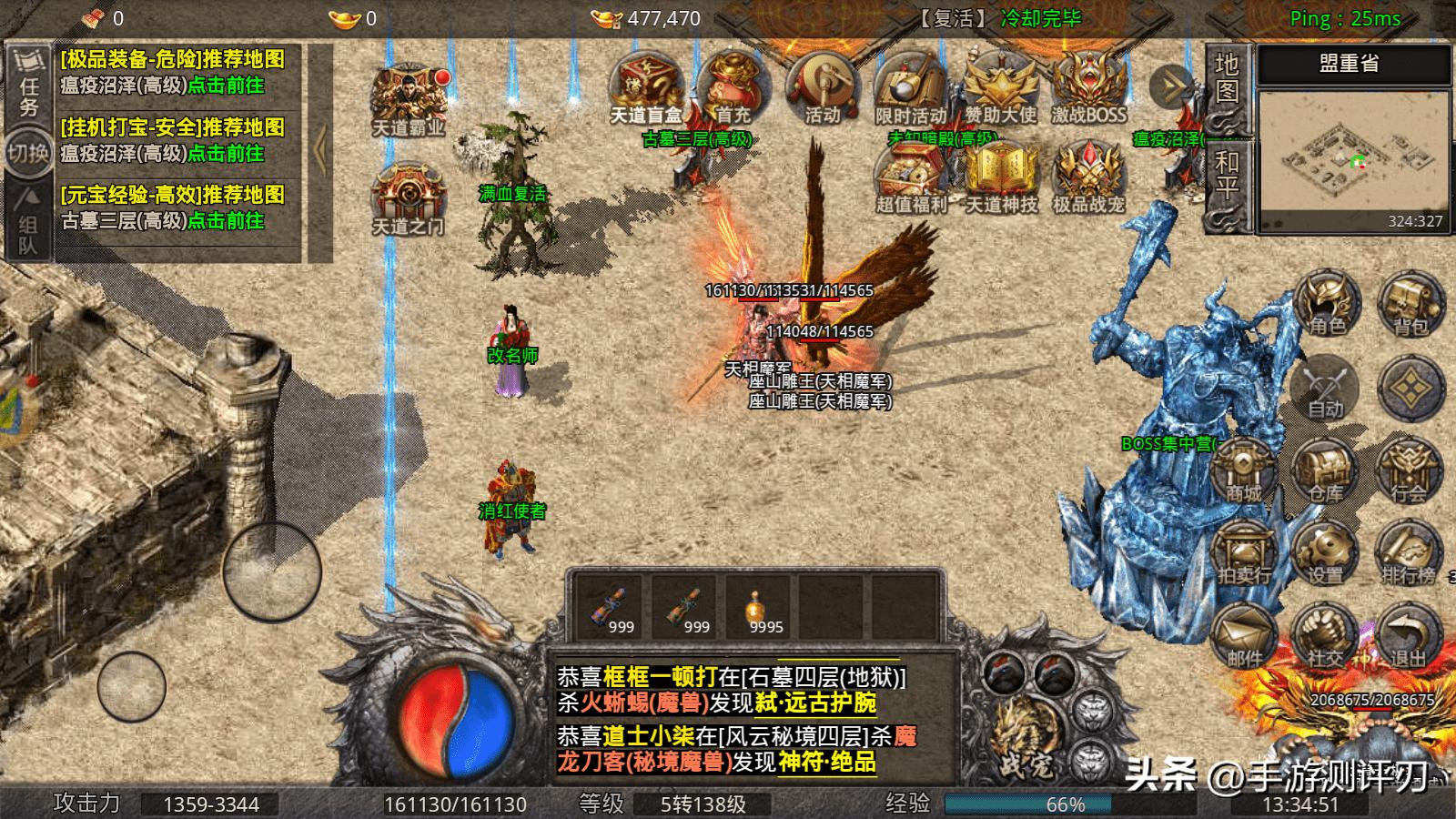
Task: Click 点击前往 link under 古墓三层(高级)
Action: 227,217
